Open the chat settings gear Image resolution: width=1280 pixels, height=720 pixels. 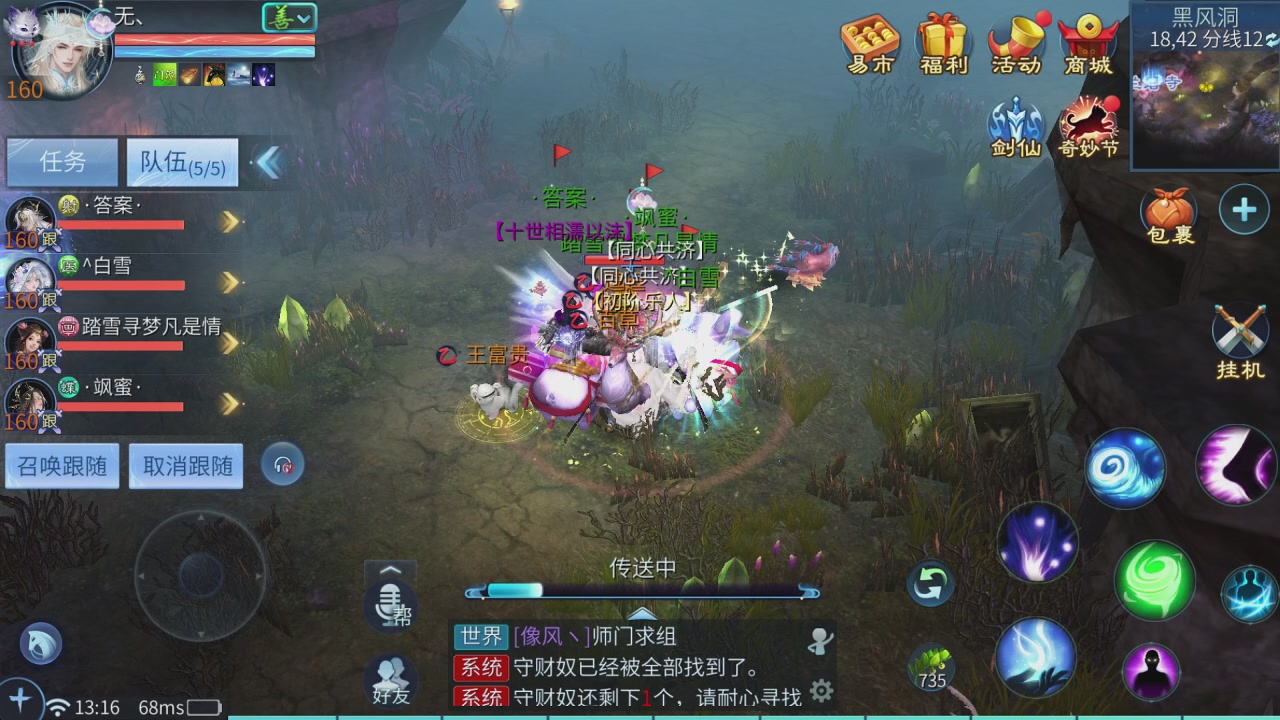tap(821, 691)
